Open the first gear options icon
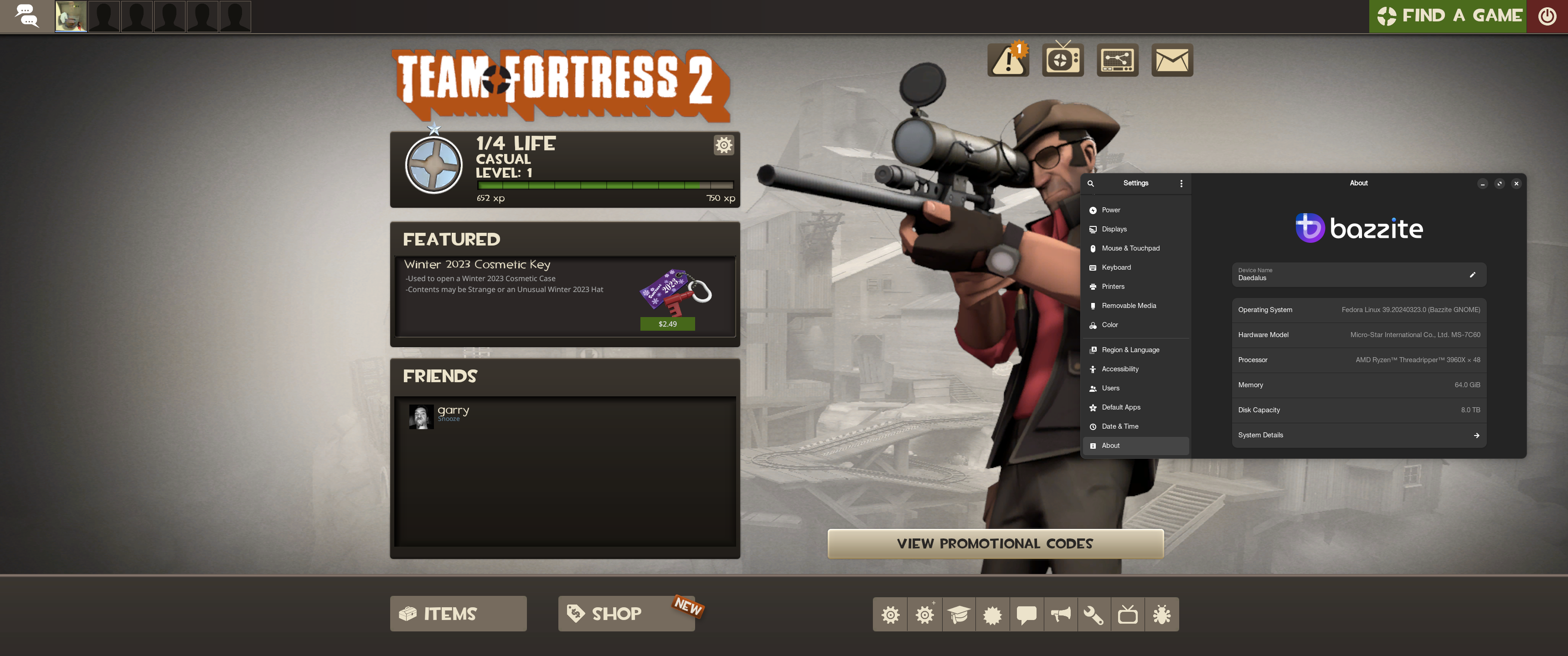Screen dimensions: 1568x656 coord(890,615)
